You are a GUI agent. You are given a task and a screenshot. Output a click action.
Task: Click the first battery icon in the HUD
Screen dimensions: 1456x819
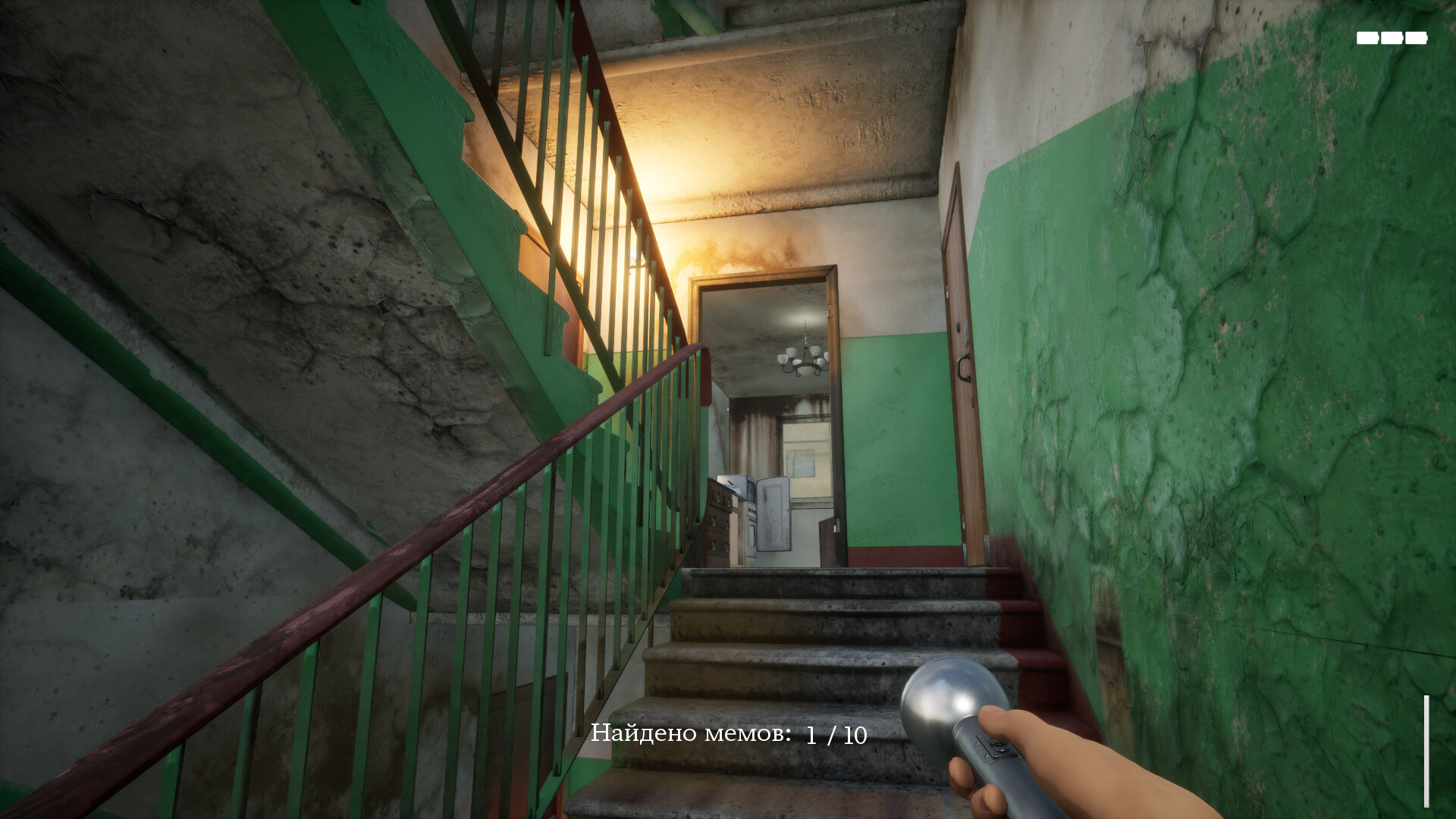[1367, 38]
